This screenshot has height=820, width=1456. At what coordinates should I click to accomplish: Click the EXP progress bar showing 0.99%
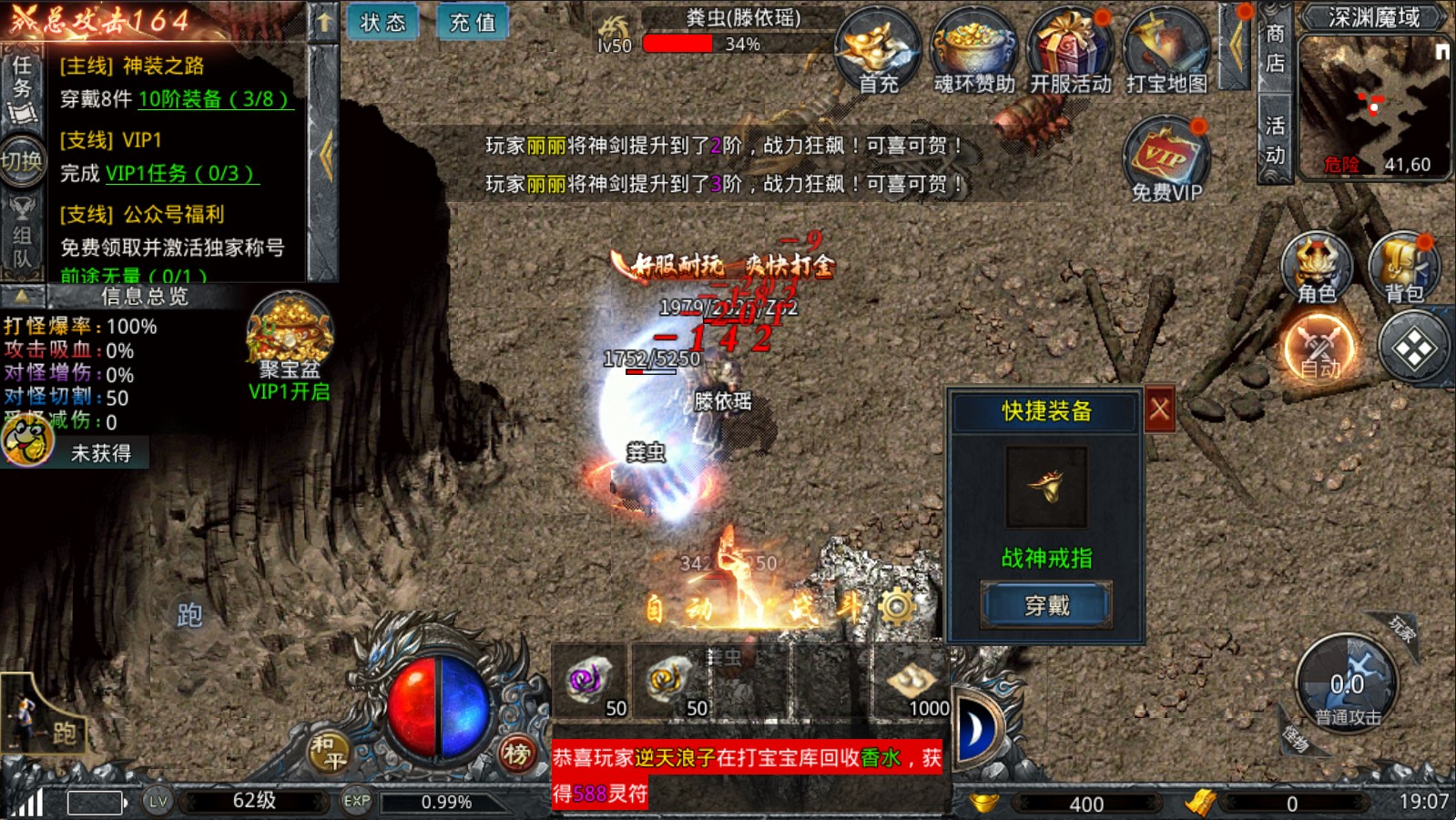click(444, 803)
